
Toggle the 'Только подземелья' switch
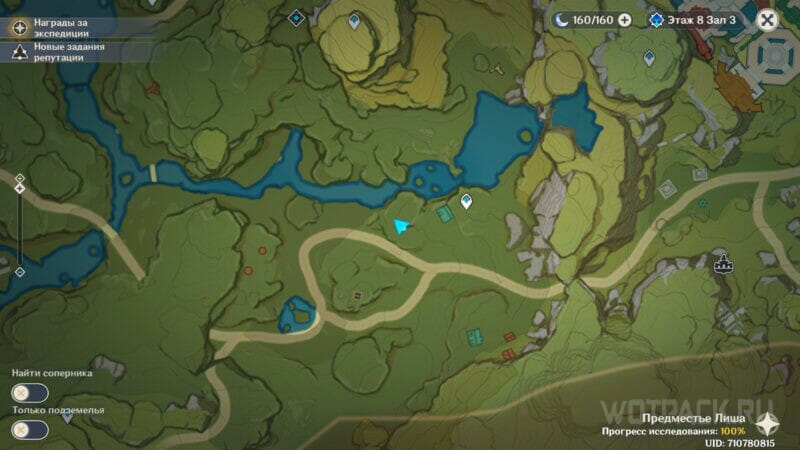30,430
